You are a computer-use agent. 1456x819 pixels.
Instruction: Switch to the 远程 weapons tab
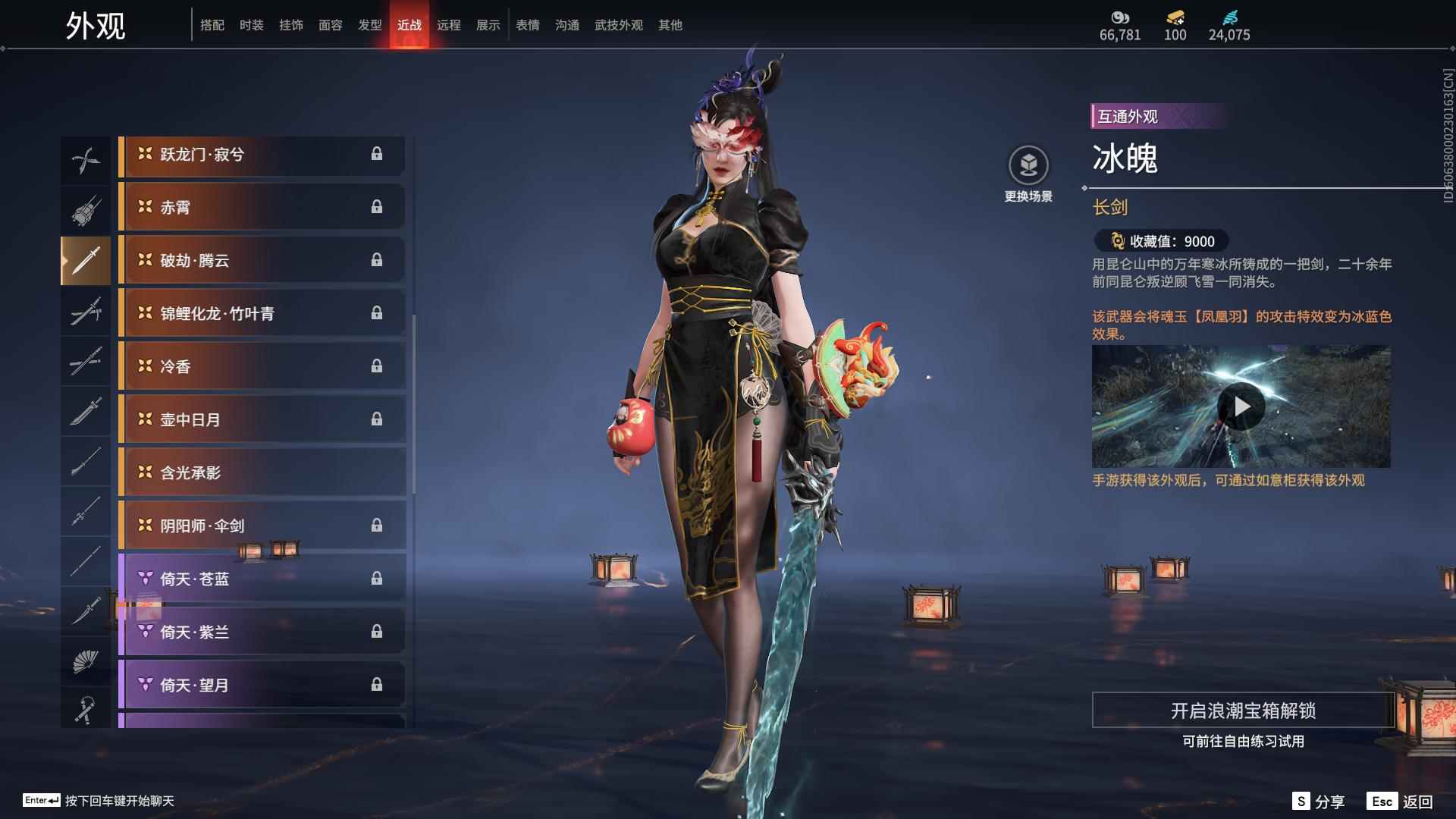[x=448, y=25]
